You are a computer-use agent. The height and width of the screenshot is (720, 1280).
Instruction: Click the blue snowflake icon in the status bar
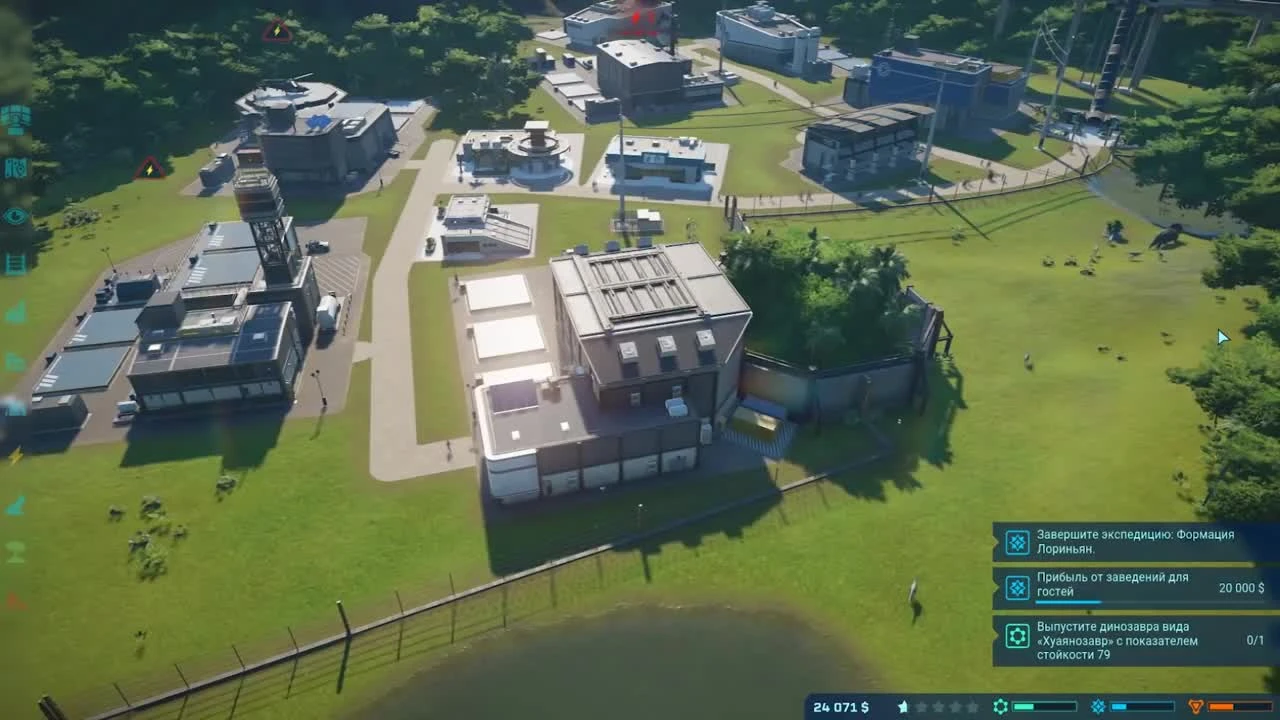(1097, 706)
